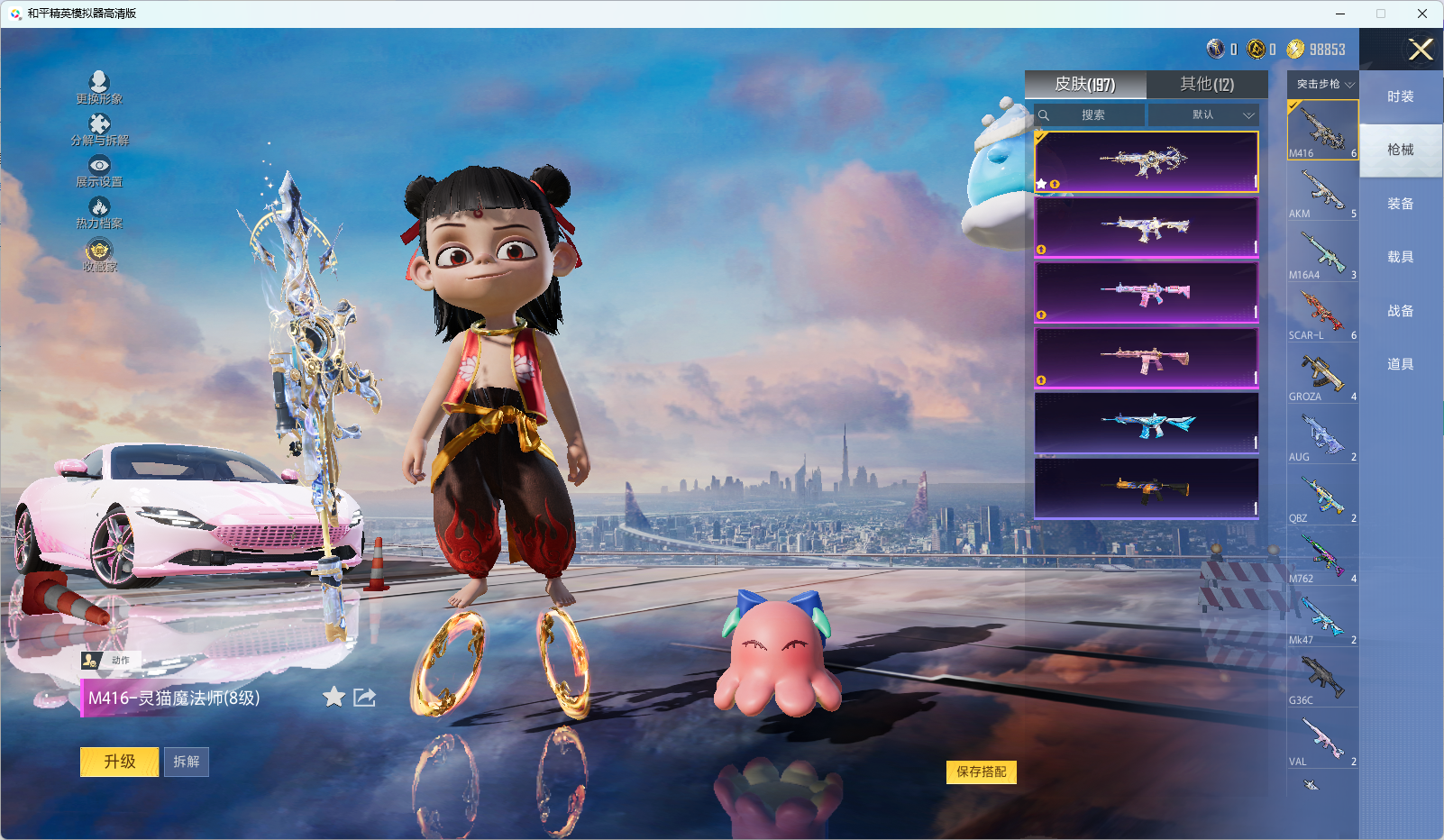Choose the SCAR-L weapon entry
The width and height of the screenshot is (1444, 840).
[1322, 315]
